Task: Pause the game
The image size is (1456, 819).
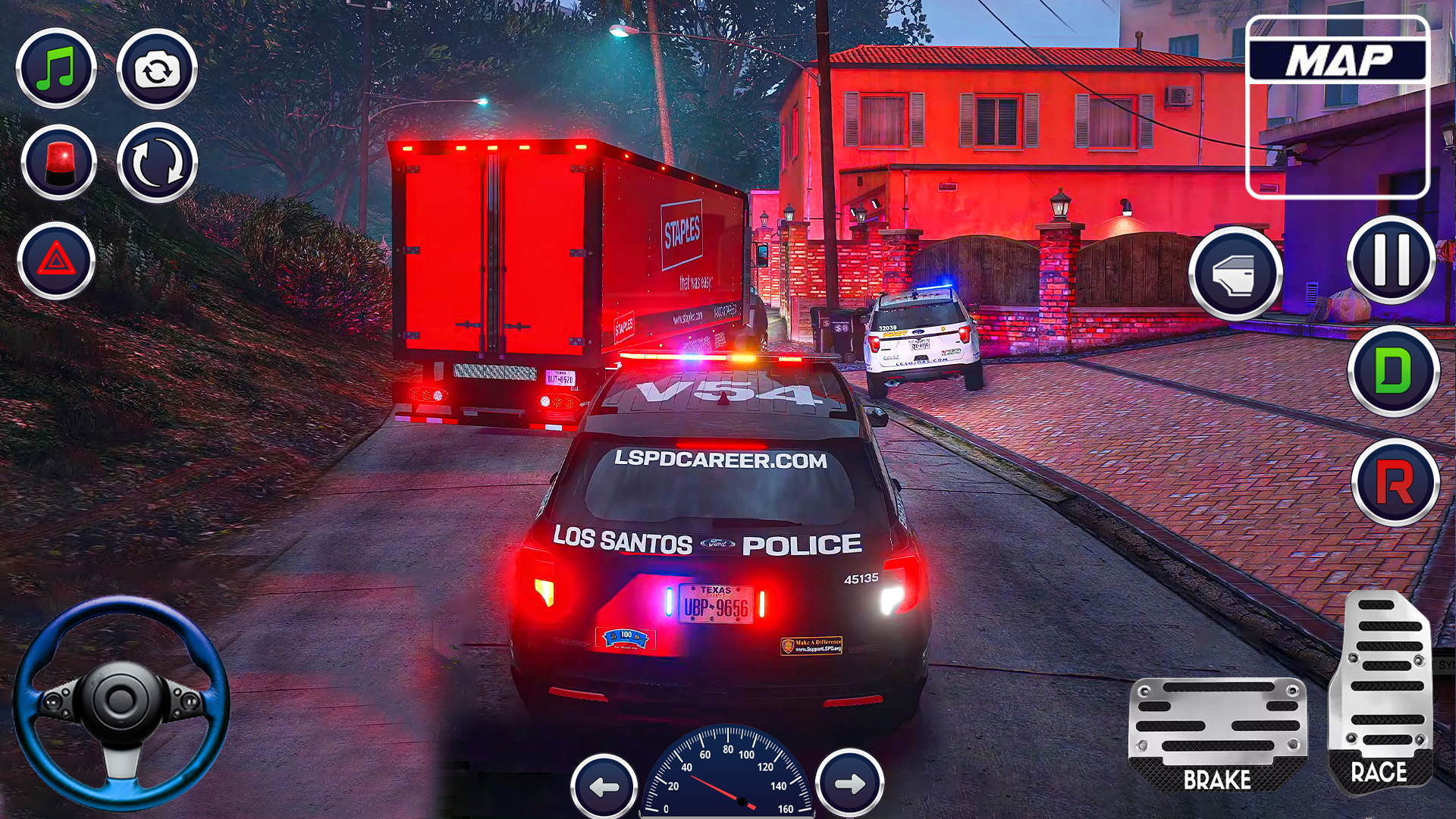Action: pyautogui.click(x=1392, y=260)
